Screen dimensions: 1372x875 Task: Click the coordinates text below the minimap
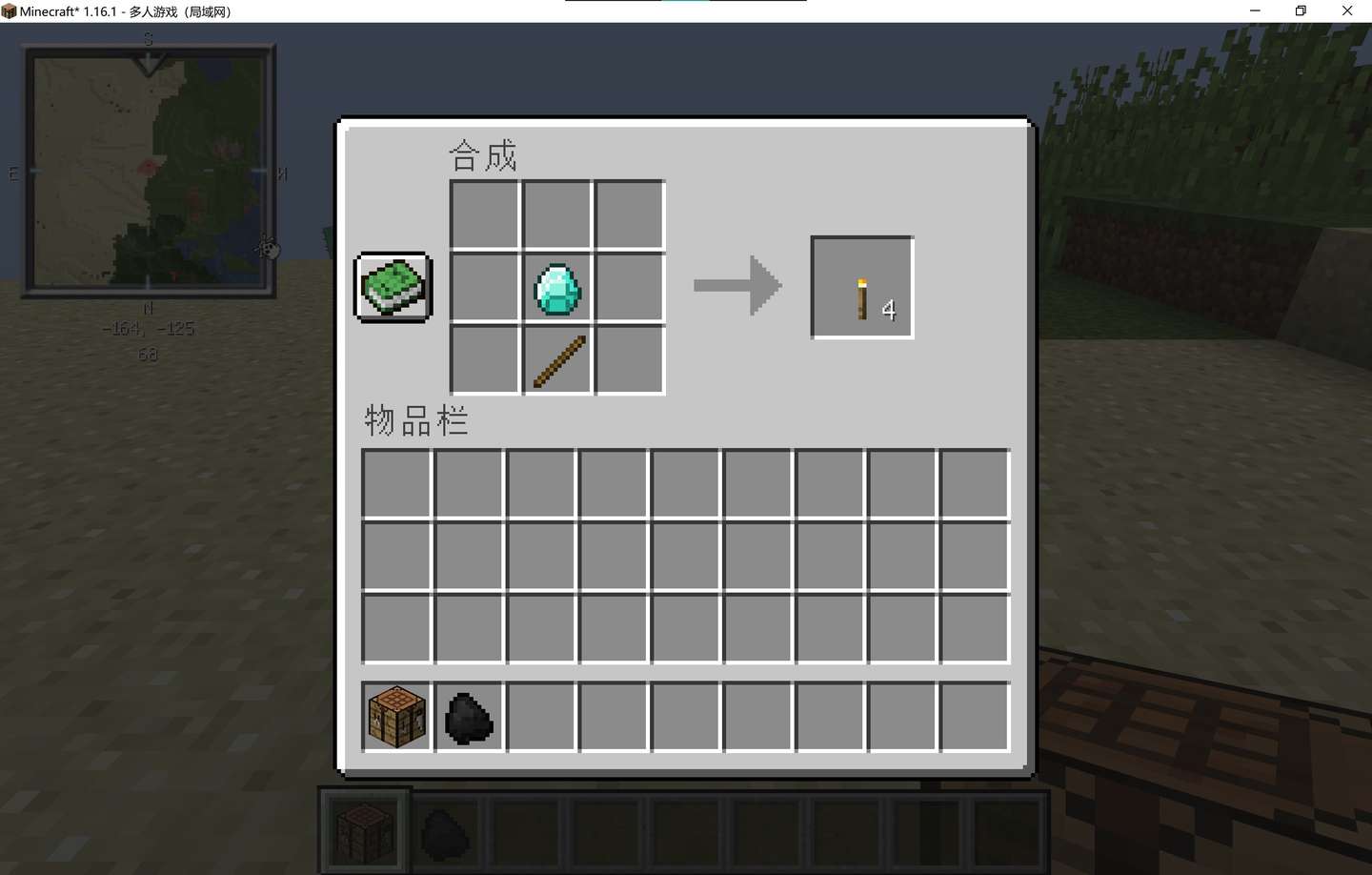click(x=149, y=328)
